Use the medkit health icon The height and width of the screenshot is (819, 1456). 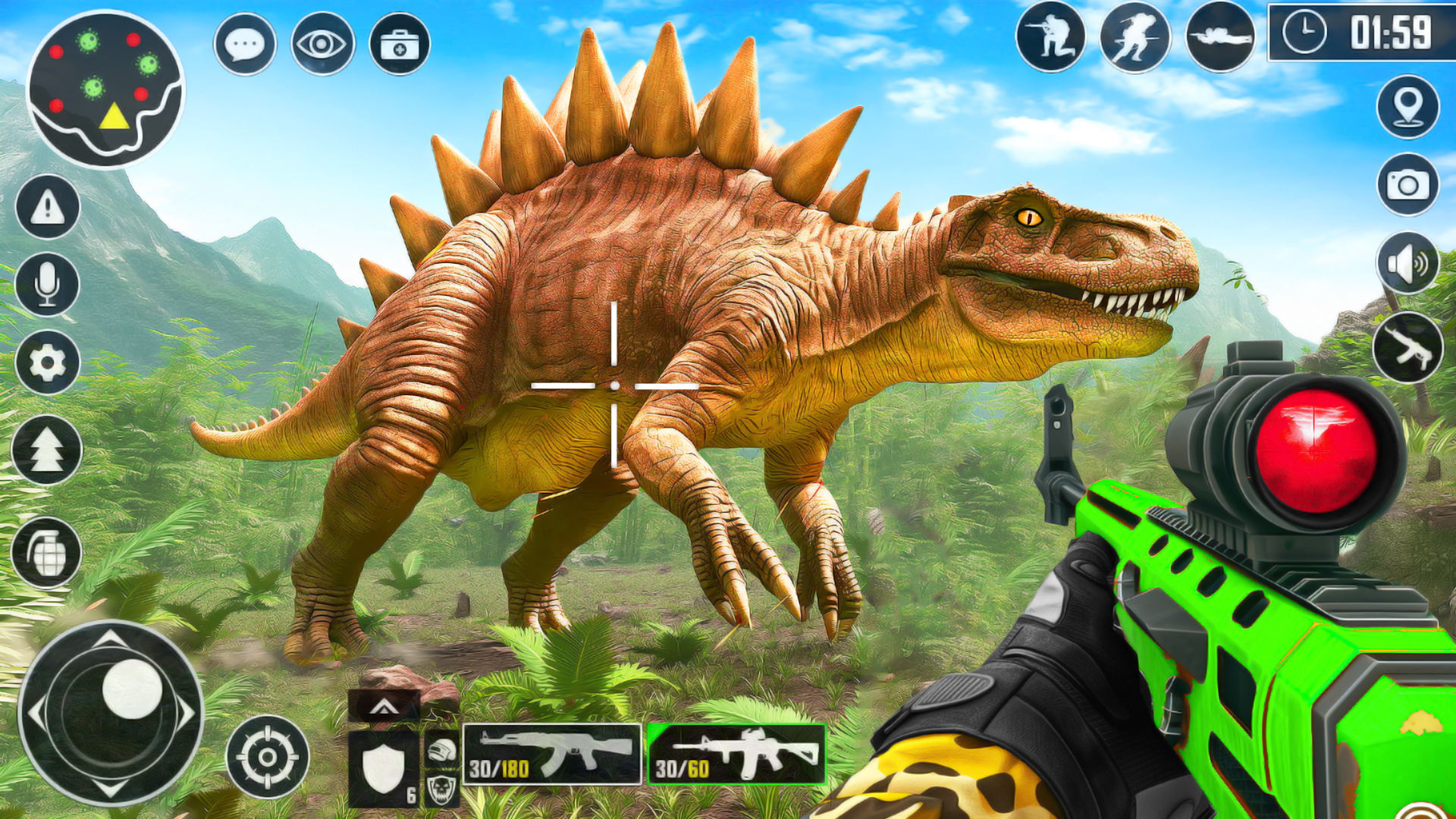400,44
